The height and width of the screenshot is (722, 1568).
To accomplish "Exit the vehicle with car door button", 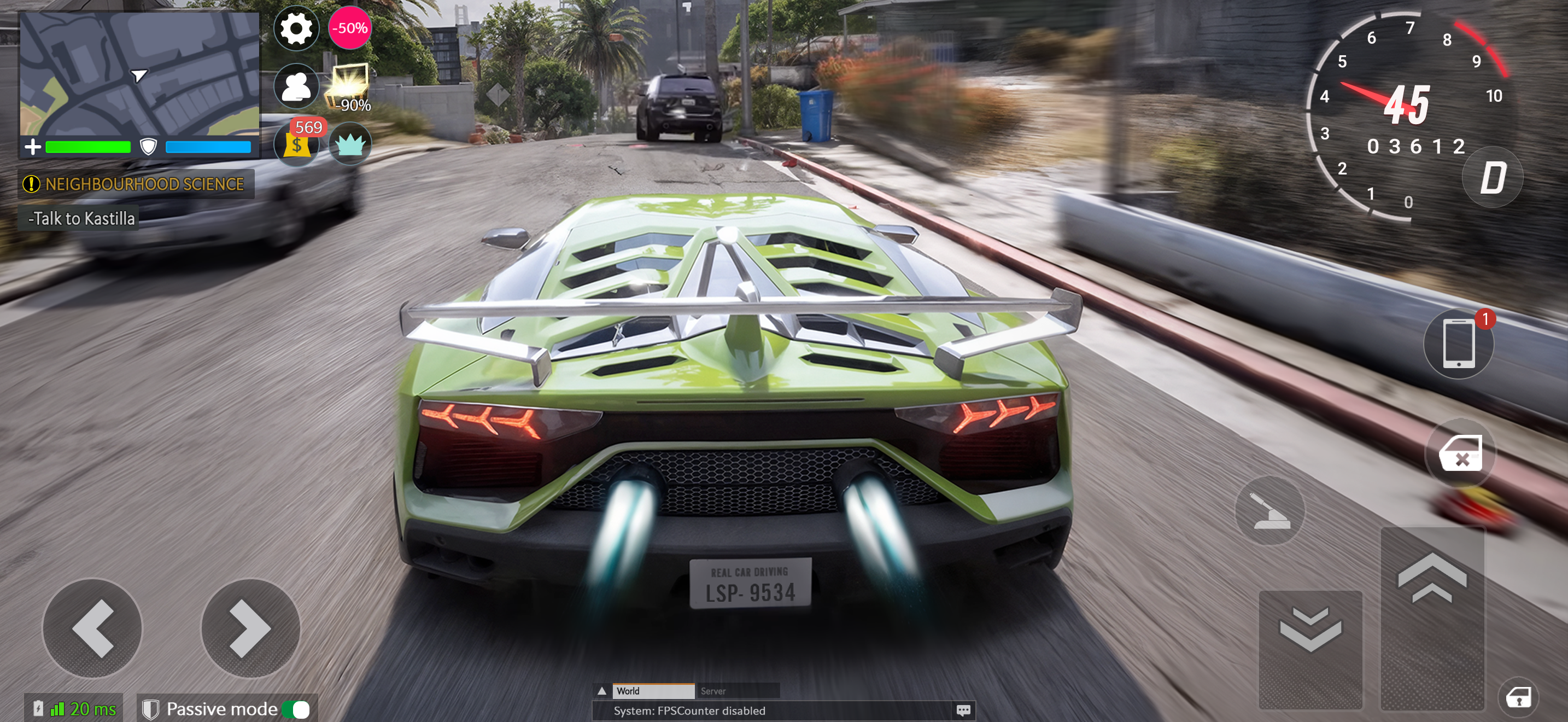I will (1460, 453).
